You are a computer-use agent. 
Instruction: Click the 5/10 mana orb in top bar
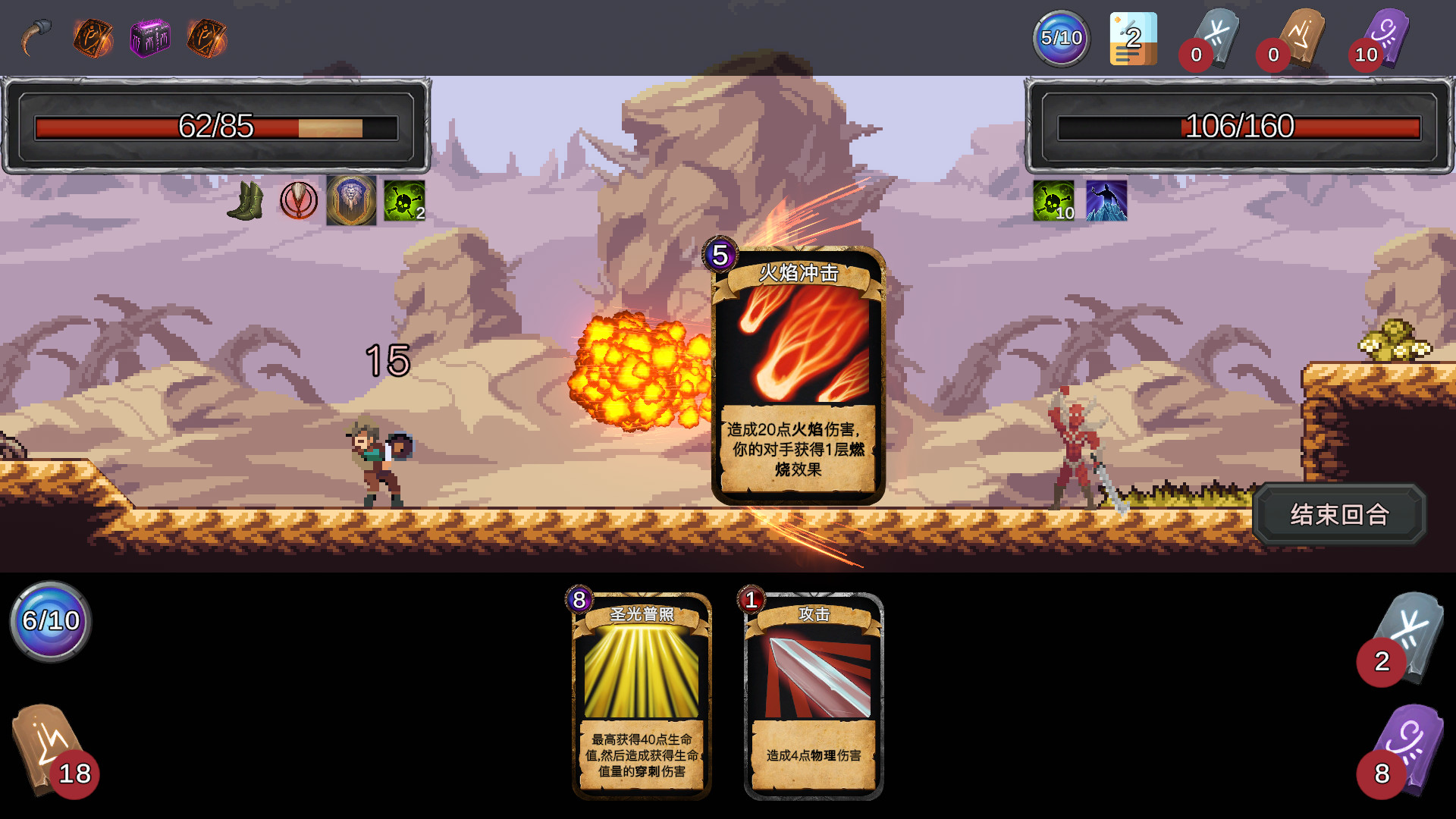coord(1061,37)
